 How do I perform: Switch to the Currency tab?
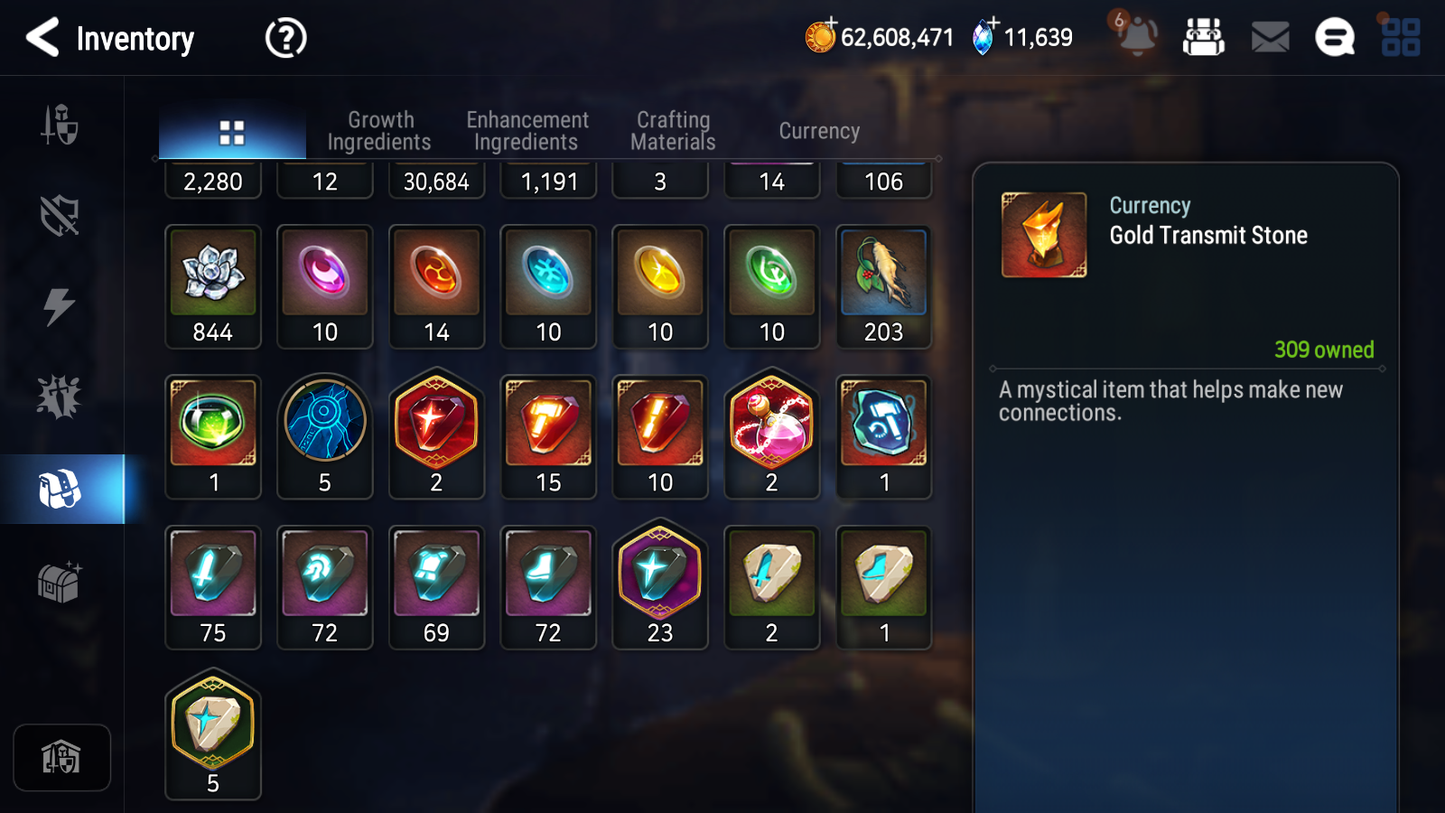[818, 130]
